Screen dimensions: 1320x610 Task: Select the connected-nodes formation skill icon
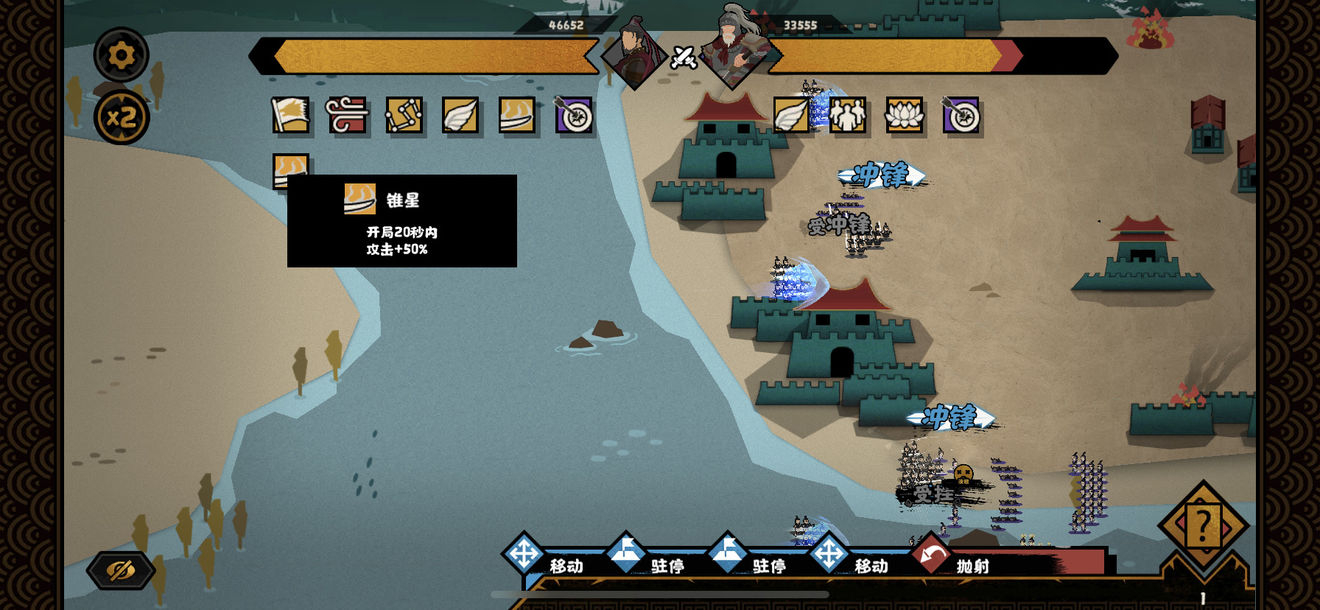tap(404, 115)
